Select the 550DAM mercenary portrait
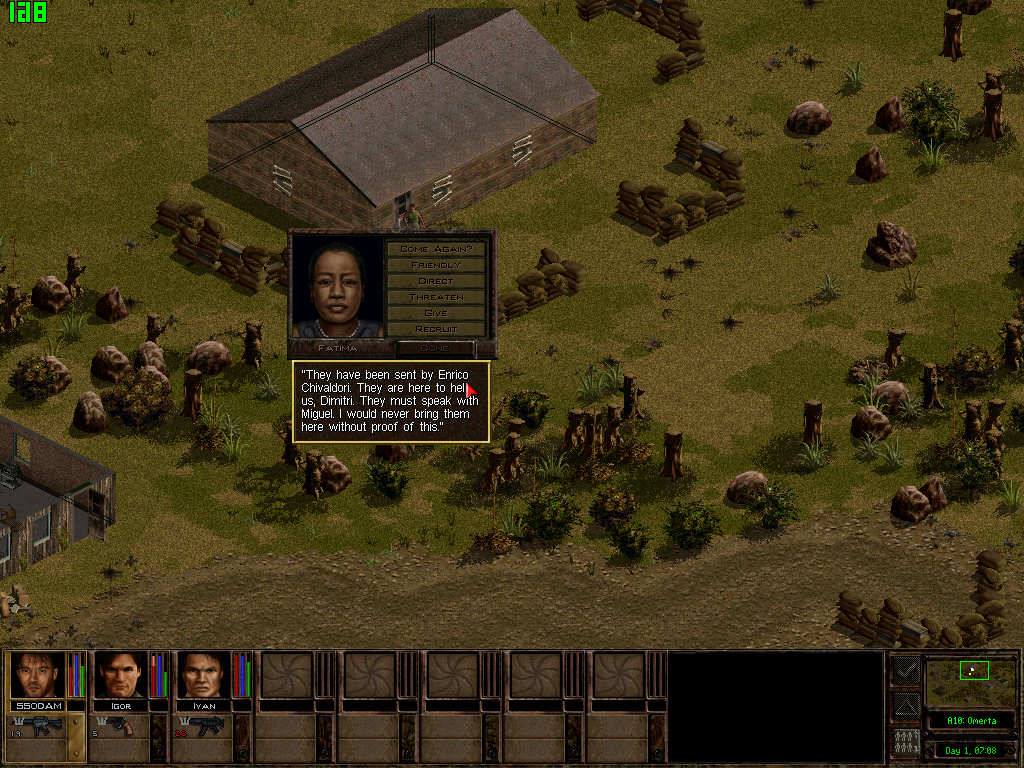This screenshot has width=1024, height=768. 38,675
